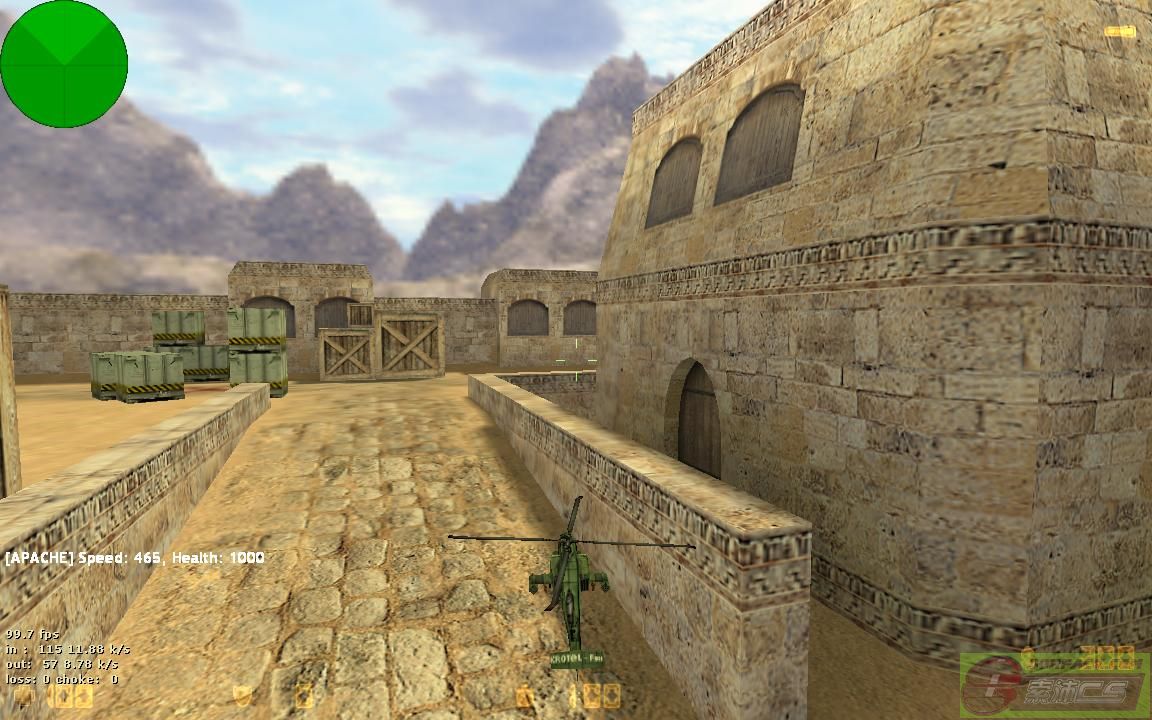Click the health cross icon
The height and width of the screenshot is (720, 1152).
[x=23, y=696]
